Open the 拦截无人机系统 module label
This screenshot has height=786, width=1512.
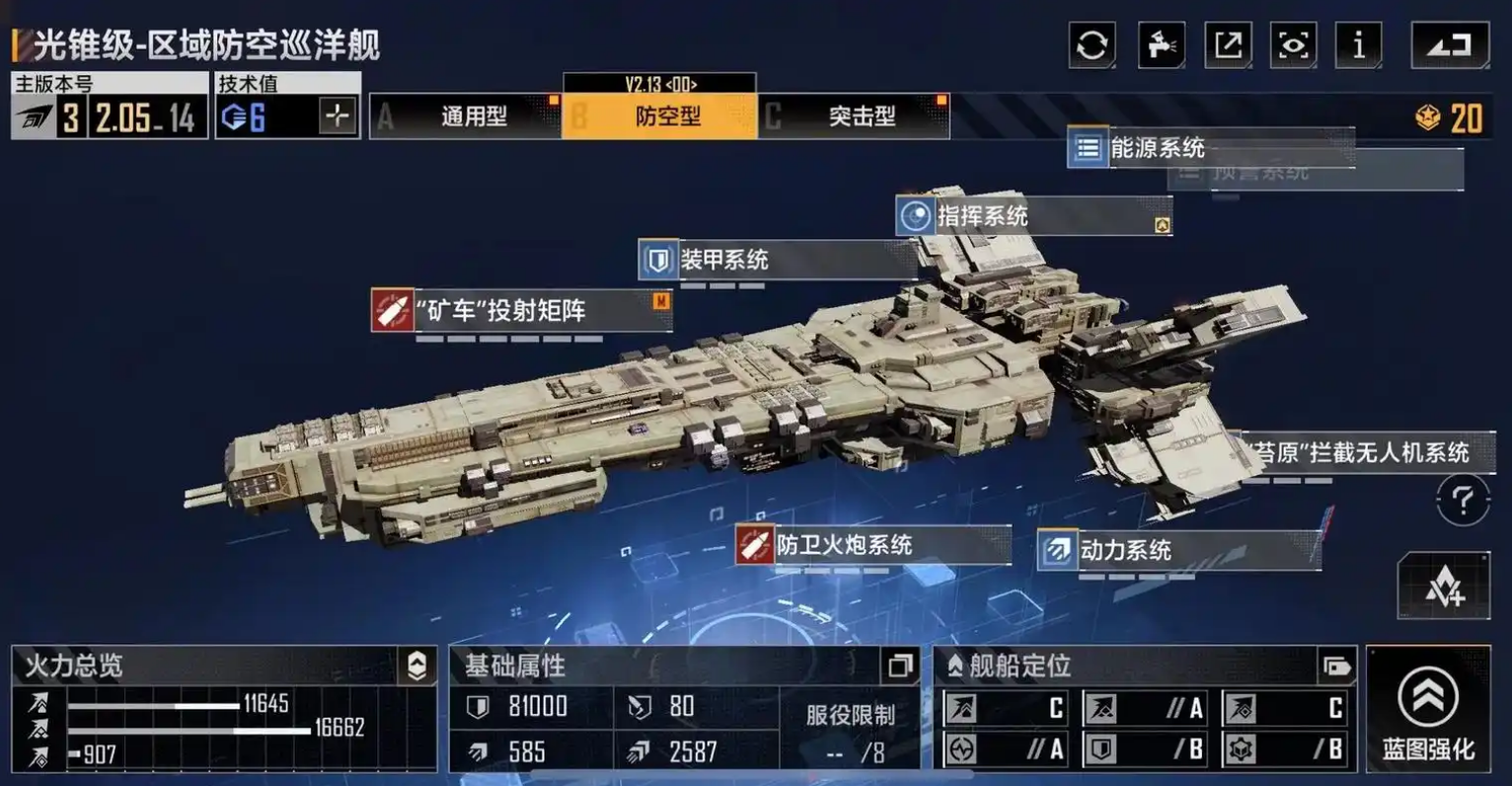pyautogui.click(x=1362, y=453)
